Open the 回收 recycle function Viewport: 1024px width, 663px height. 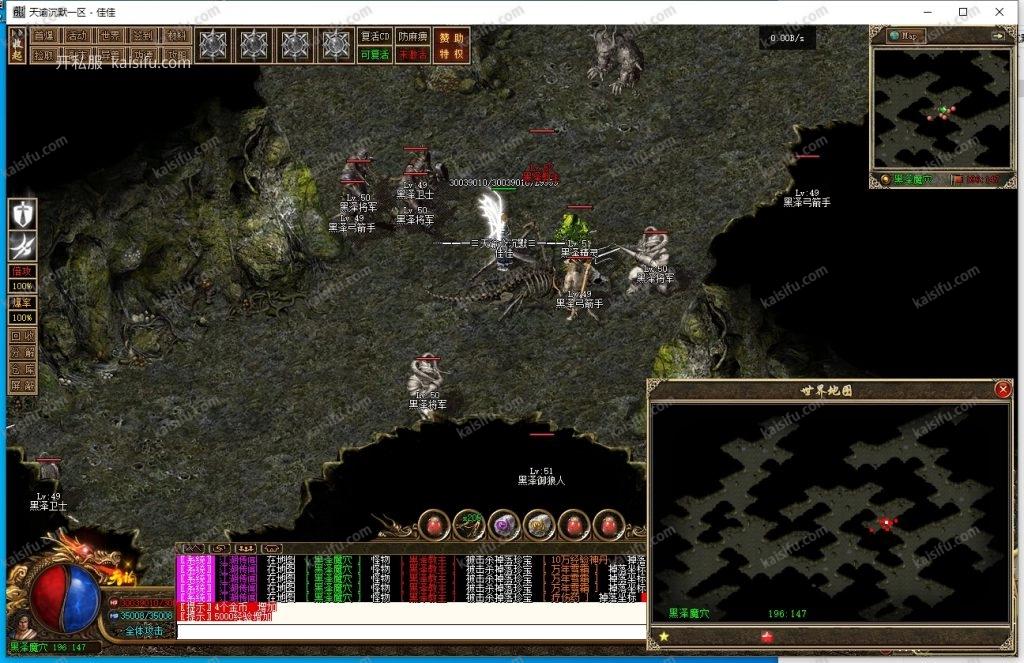coord(22,336)
